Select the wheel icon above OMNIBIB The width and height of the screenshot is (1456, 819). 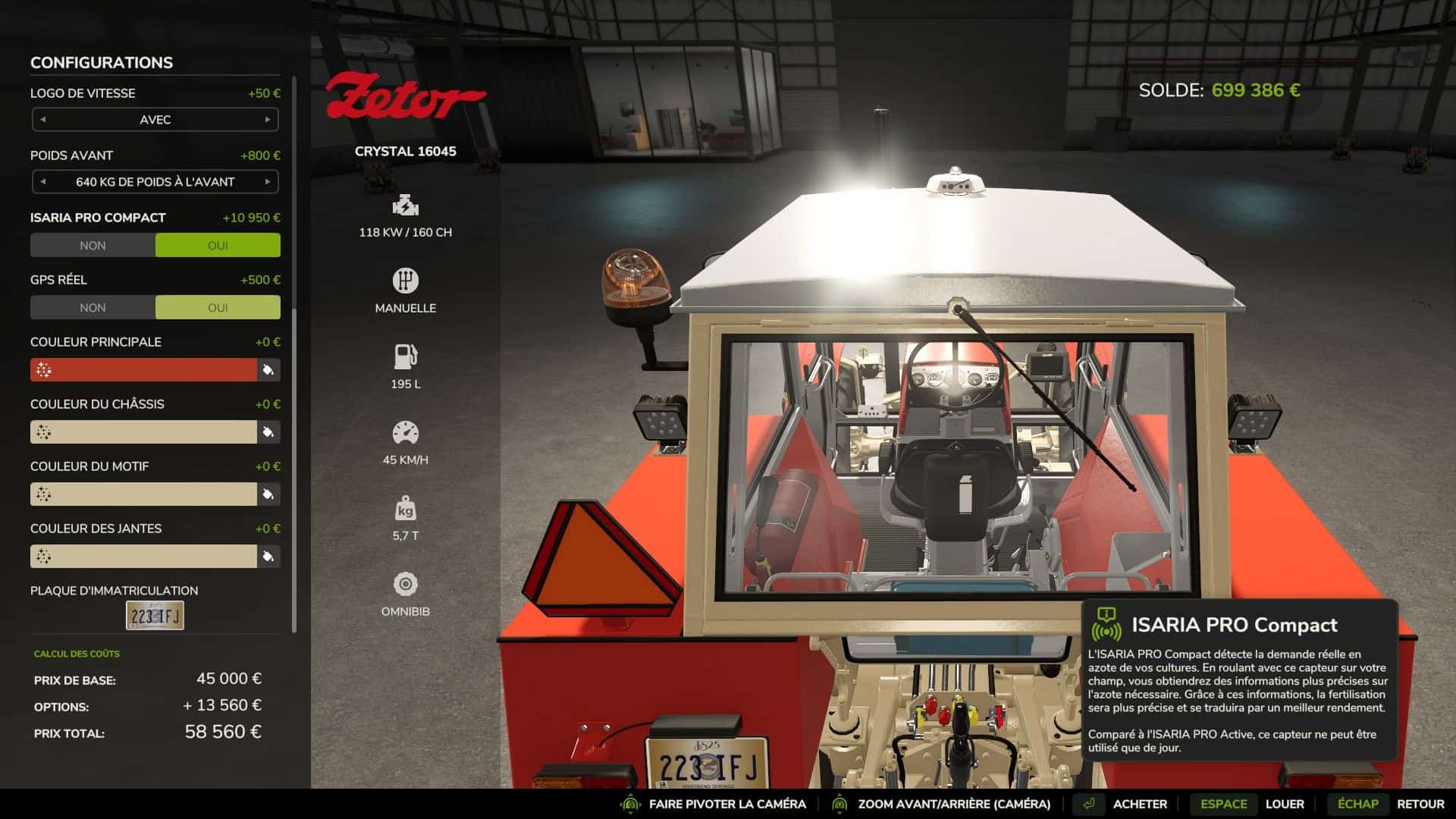[405, 582]
